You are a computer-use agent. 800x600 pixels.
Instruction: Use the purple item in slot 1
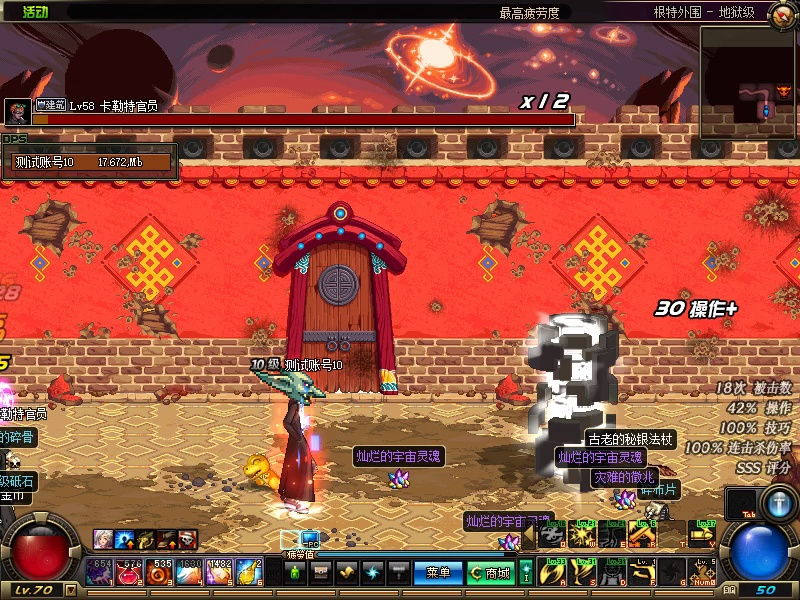100,572
